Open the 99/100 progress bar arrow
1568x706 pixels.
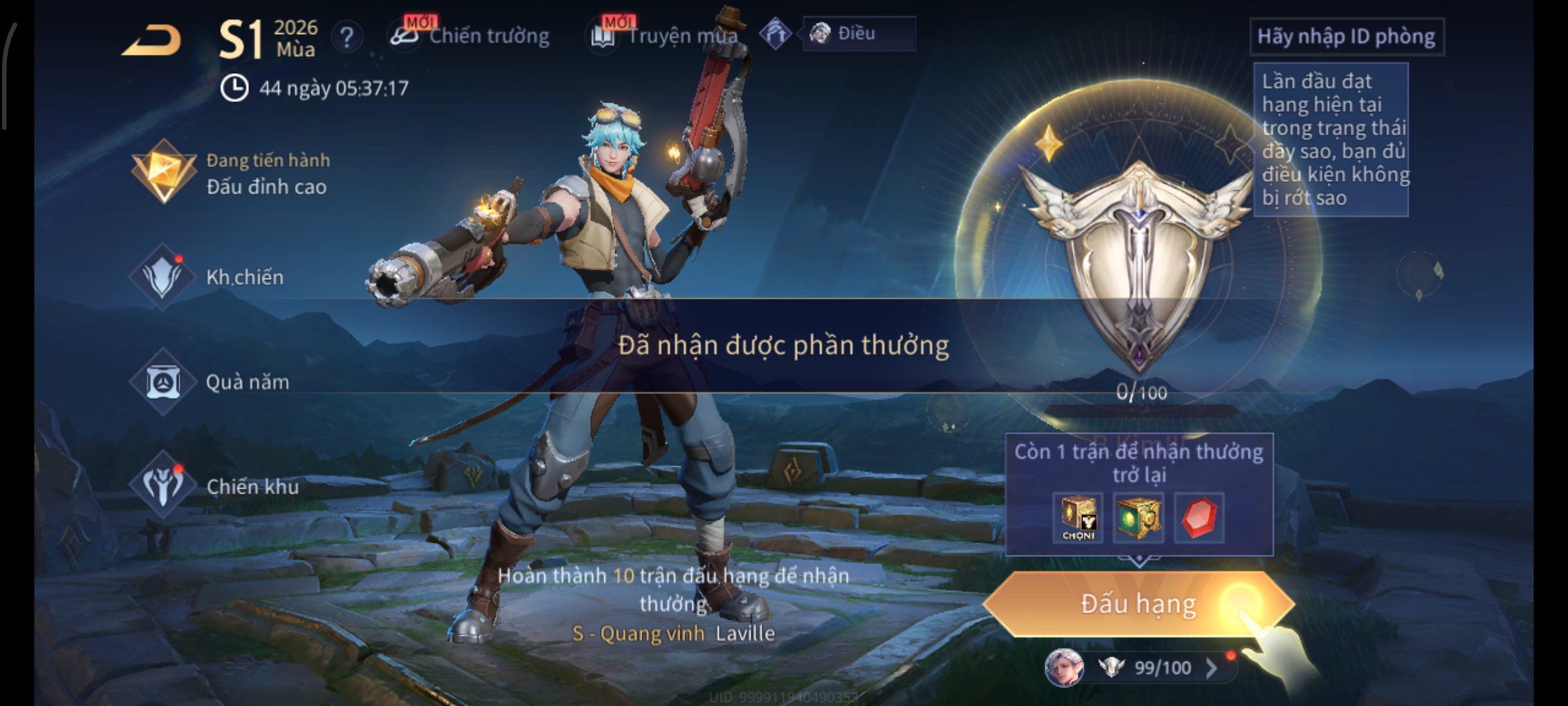coord(1211,667)
